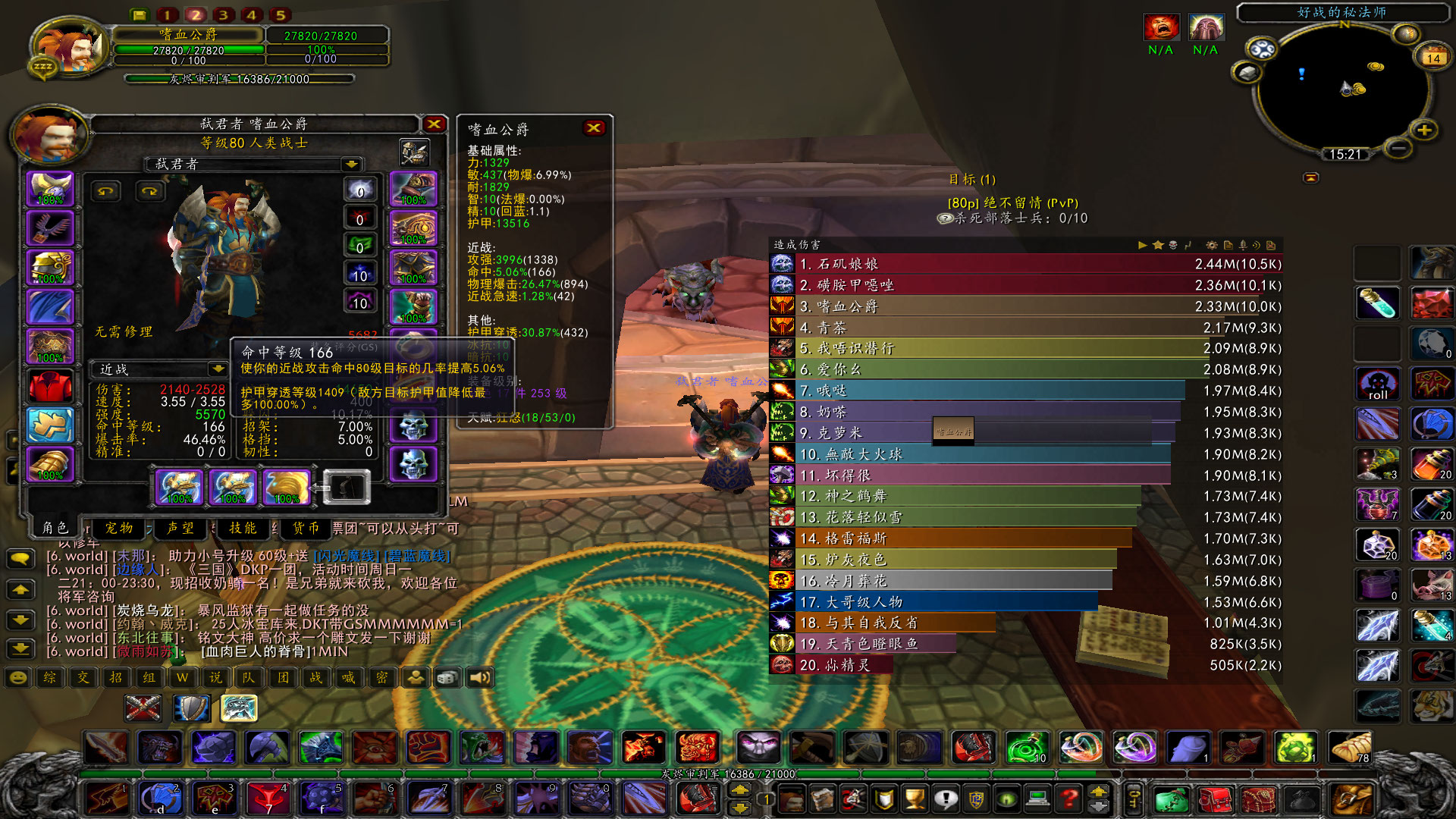This screenshot has width=1456, height=819.
Task: Click the dice roll icon near chat buttons
Action: 447,678
